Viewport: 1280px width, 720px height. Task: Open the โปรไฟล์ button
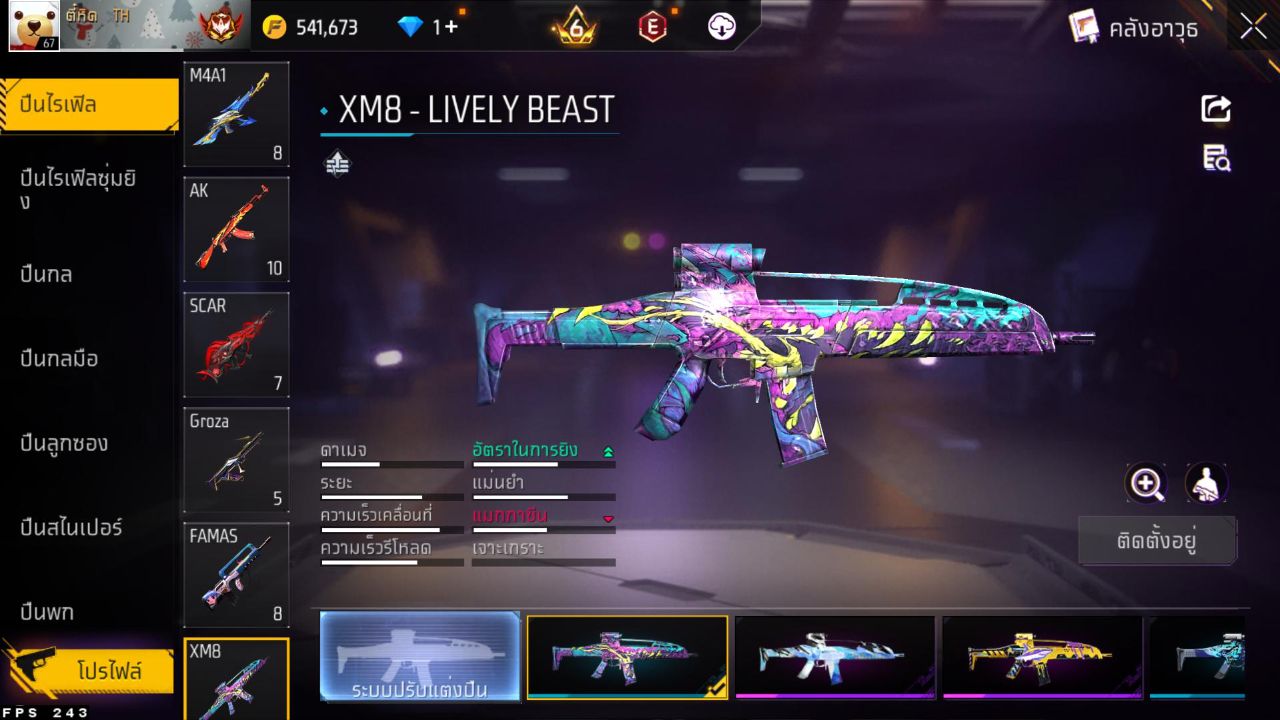(110, 671)
